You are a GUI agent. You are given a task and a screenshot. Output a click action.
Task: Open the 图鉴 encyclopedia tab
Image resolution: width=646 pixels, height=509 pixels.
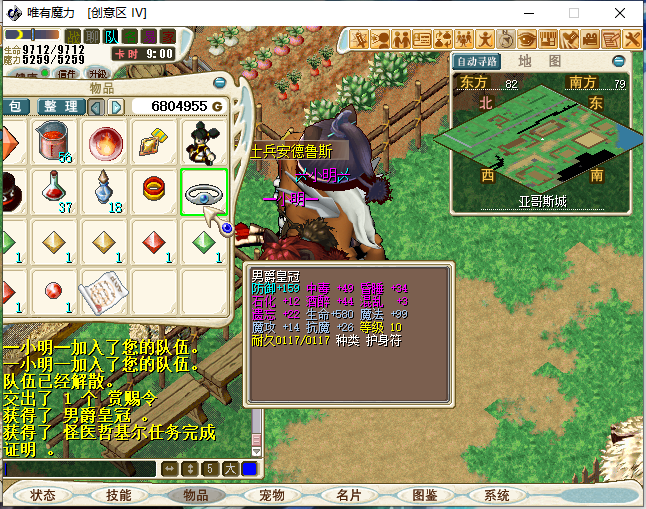(x=424, y=495)
